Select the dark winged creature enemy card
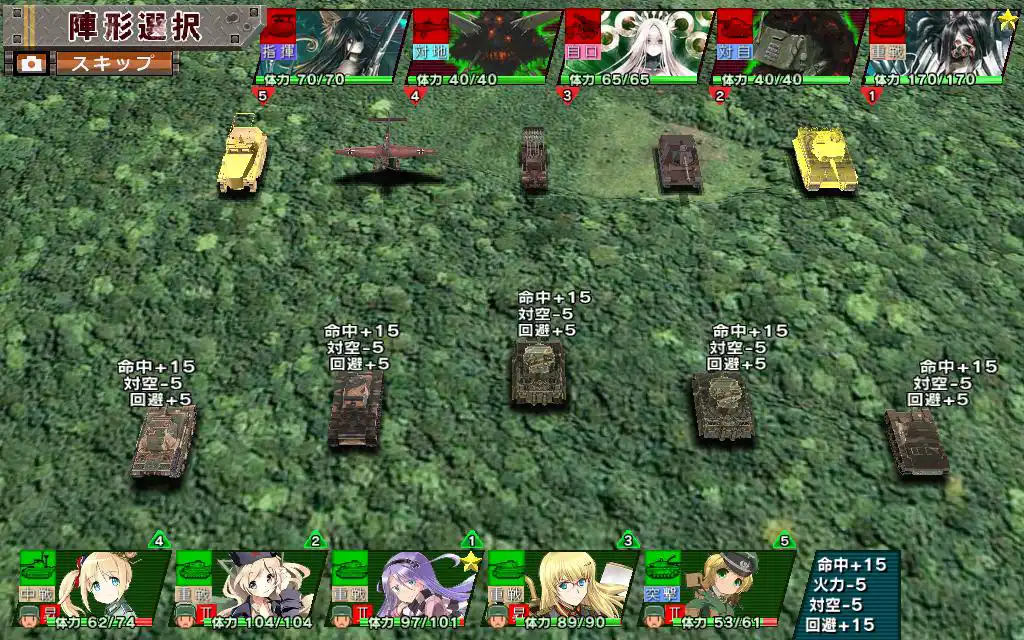The image size is (1024, 640). [484, 47]
